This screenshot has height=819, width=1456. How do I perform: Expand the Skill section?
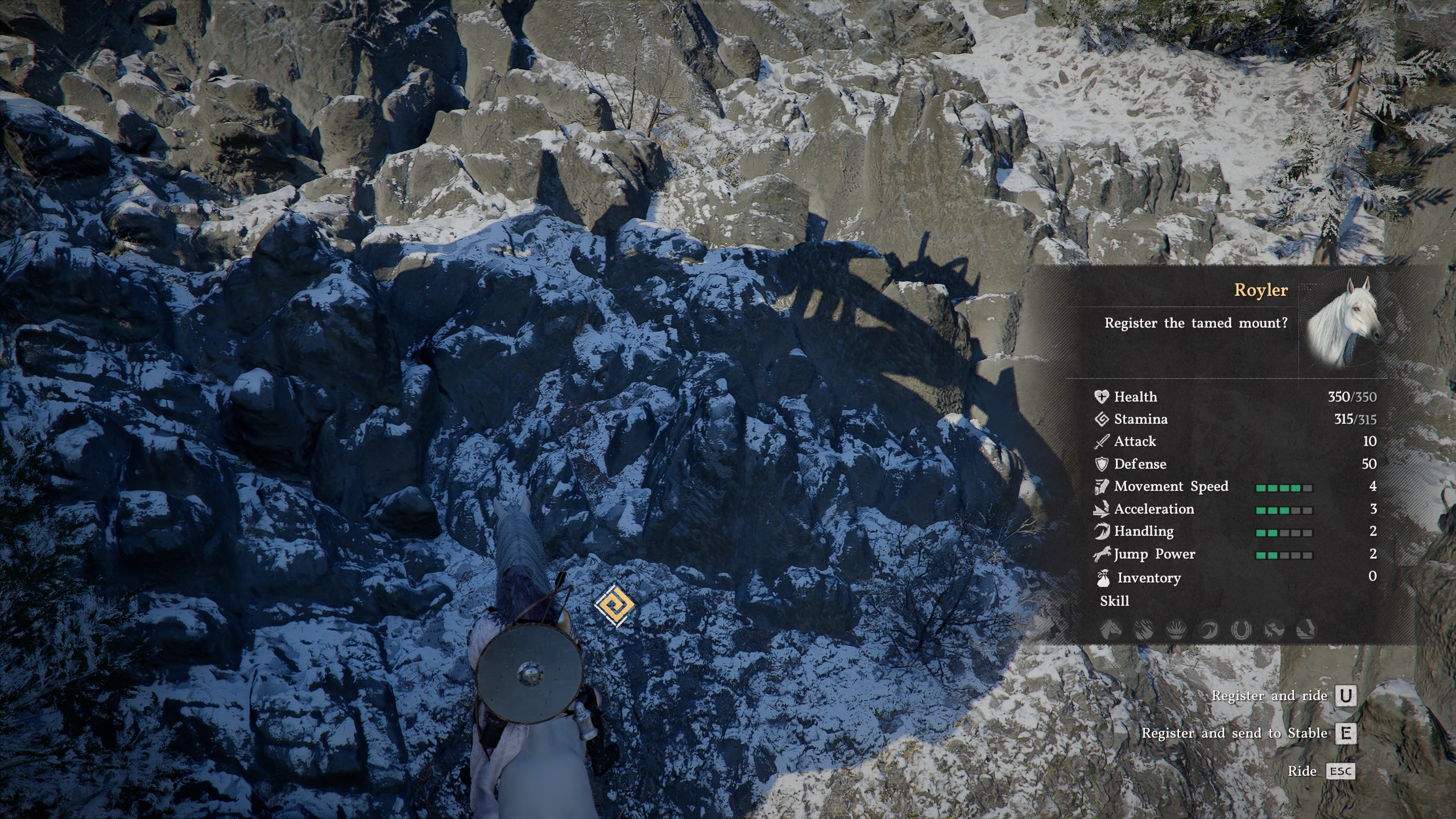tap(1115, 601)
